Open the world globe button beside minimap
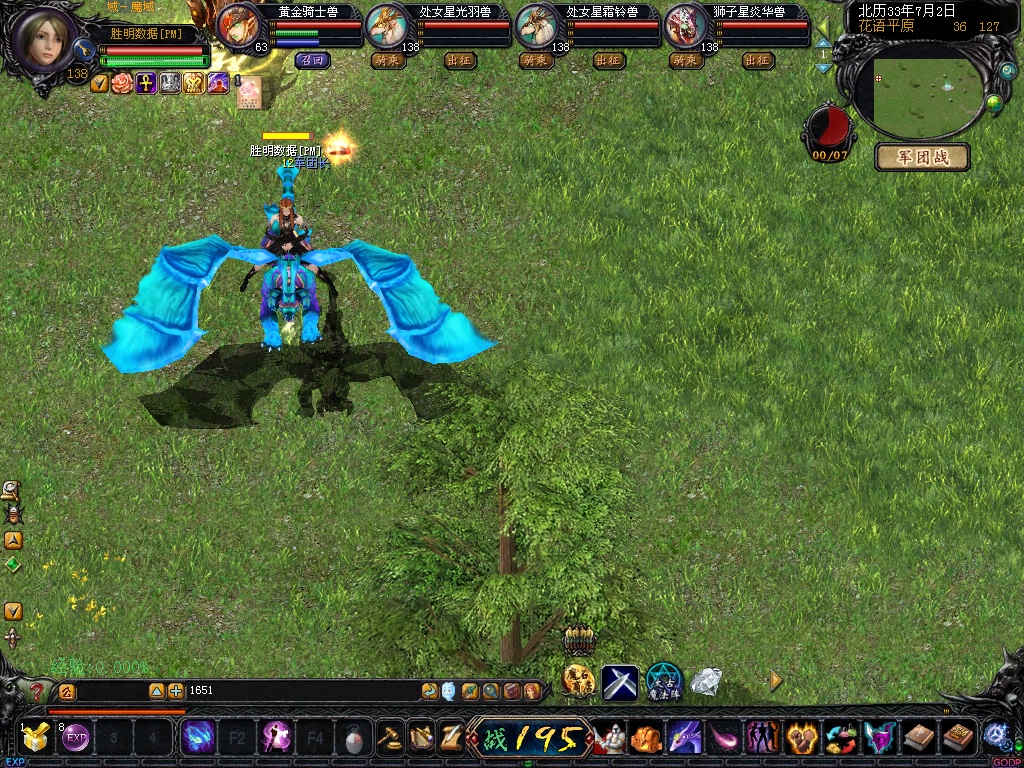Screen dimensions: 1024x768 pos(994,103)
